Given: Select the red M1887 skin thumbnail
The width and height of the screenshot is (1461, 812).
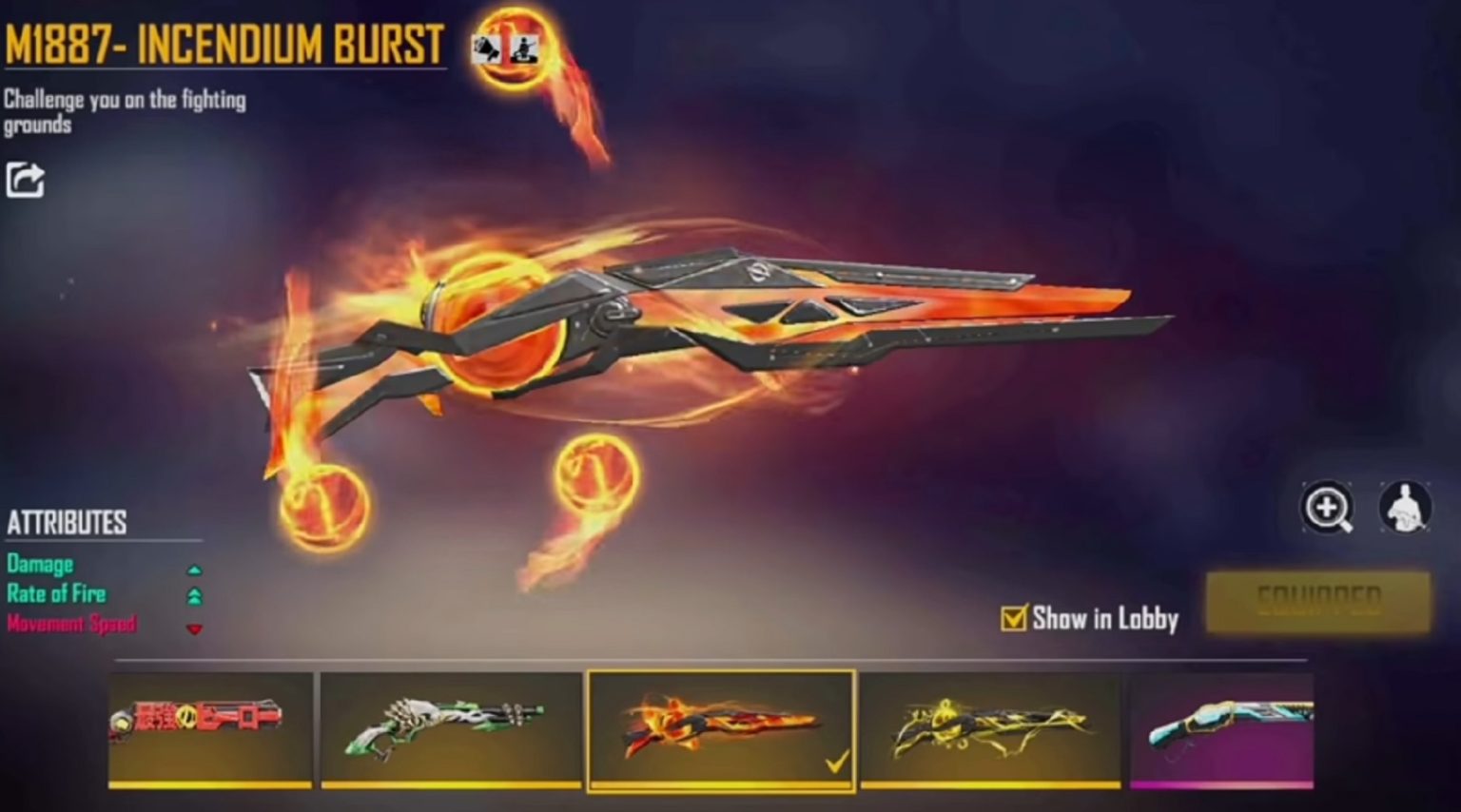Looking at the screenshot, I should click(x=207, y=732).
